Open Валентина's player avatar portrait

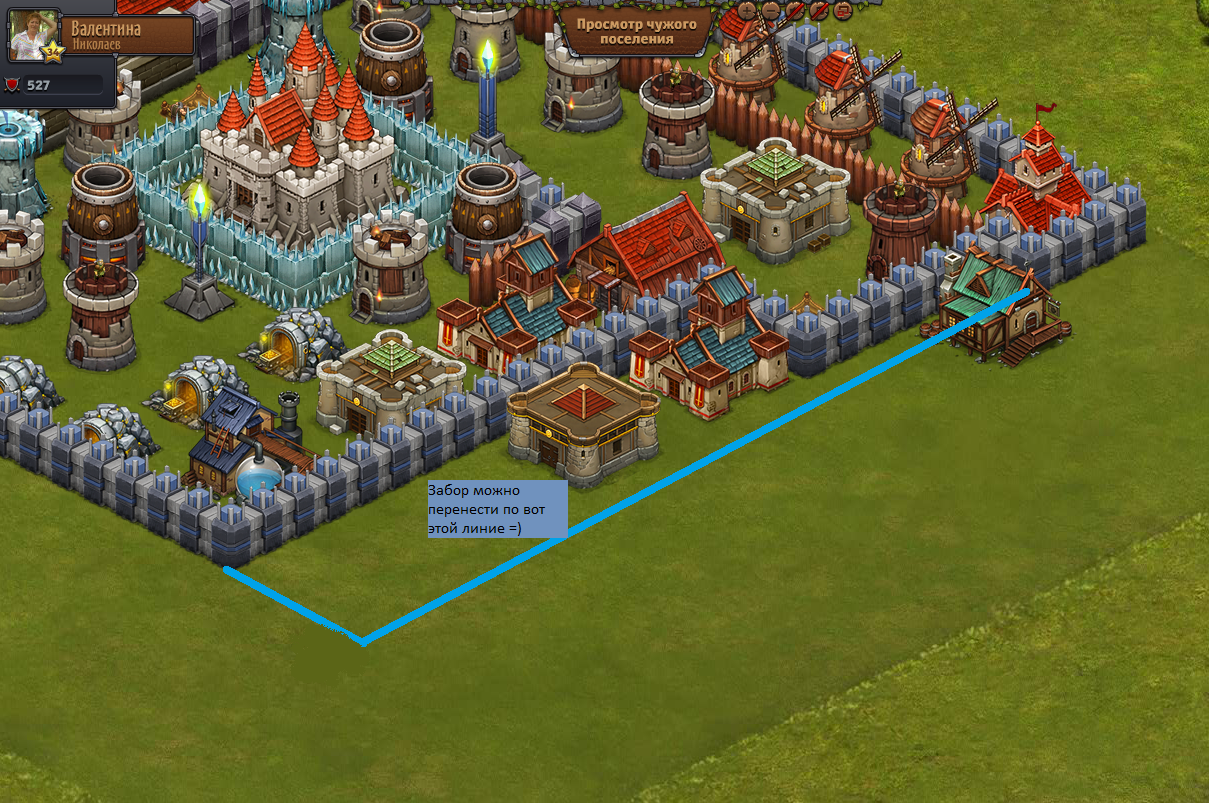click(x=34, y=34)
